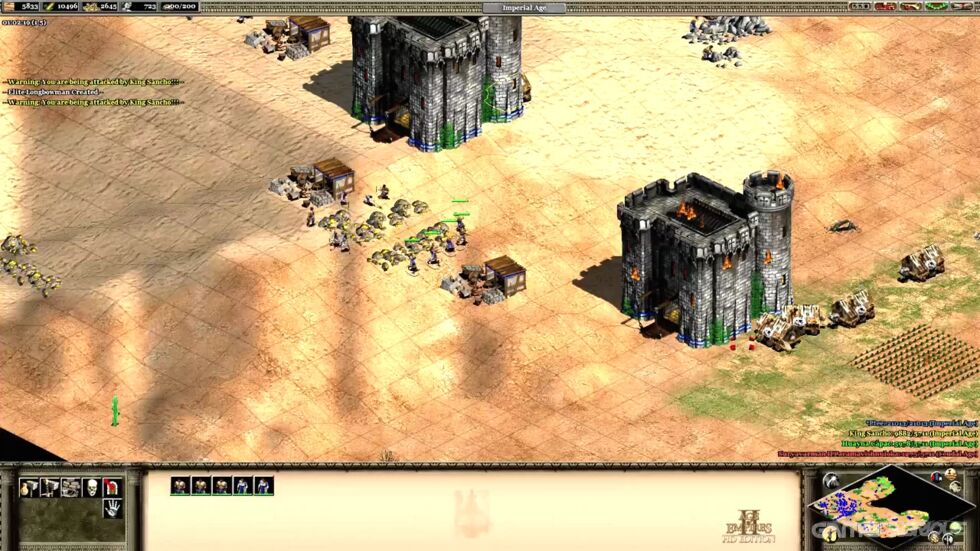The height and width of the screenshot is (551, 980).
Task: Click the horn button in top bar
Action: point(910,6)
